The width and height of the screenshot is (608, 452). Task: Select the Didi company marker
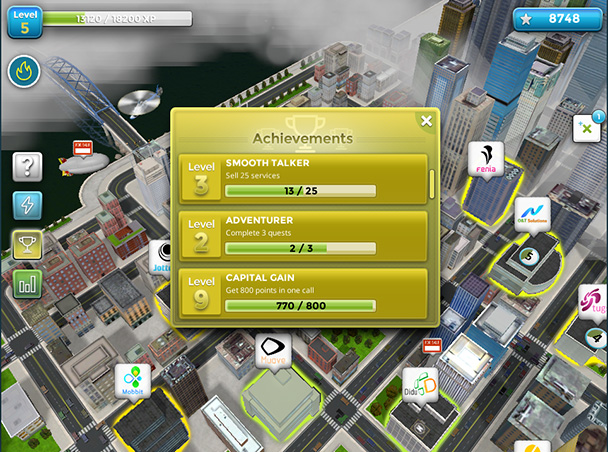click(x=420, y=385)
